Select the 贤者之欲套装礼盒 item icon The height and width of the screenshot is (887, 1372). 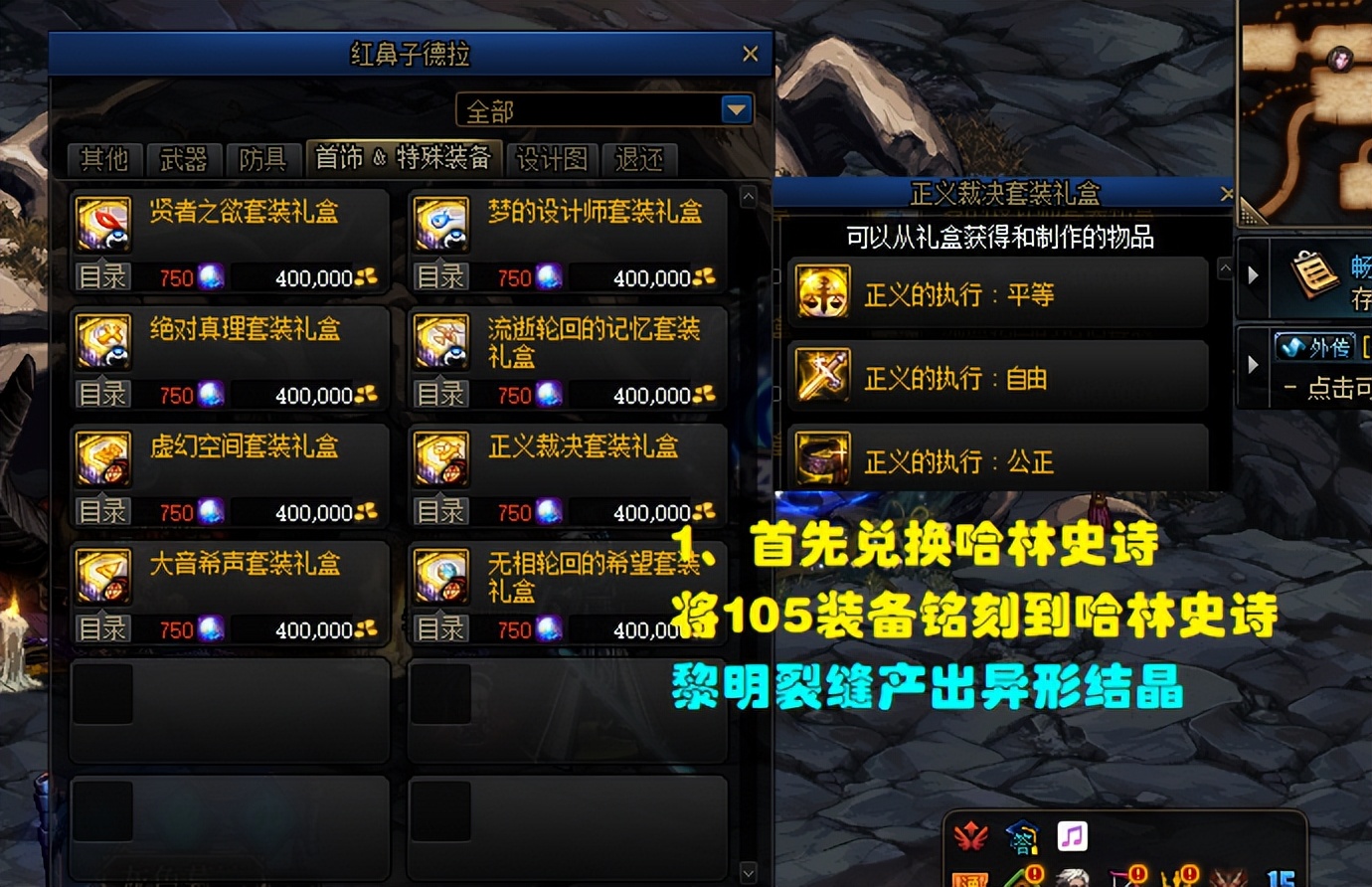point(102,224)
